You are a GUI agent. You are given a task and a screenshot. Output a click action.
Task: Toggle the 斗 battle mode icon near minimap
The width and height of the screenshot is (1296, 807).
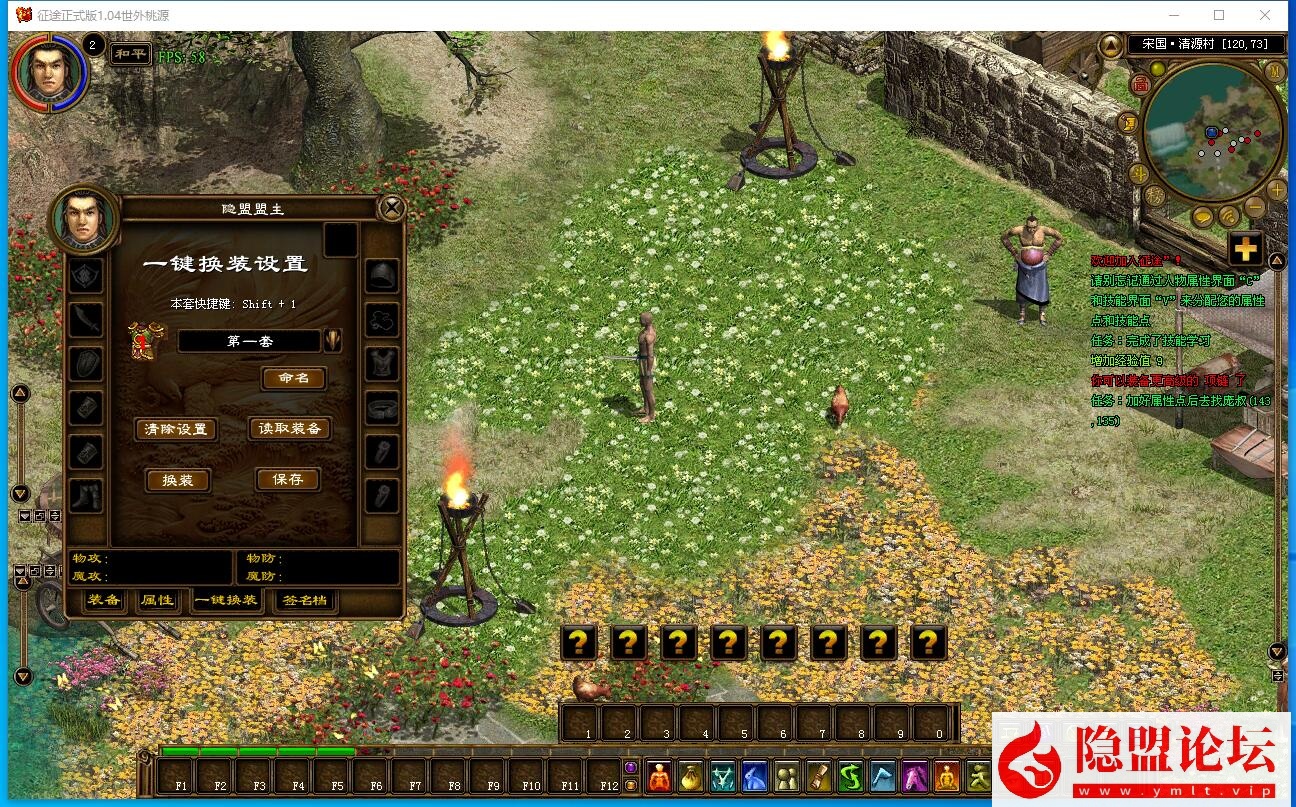pos(1136,172)
